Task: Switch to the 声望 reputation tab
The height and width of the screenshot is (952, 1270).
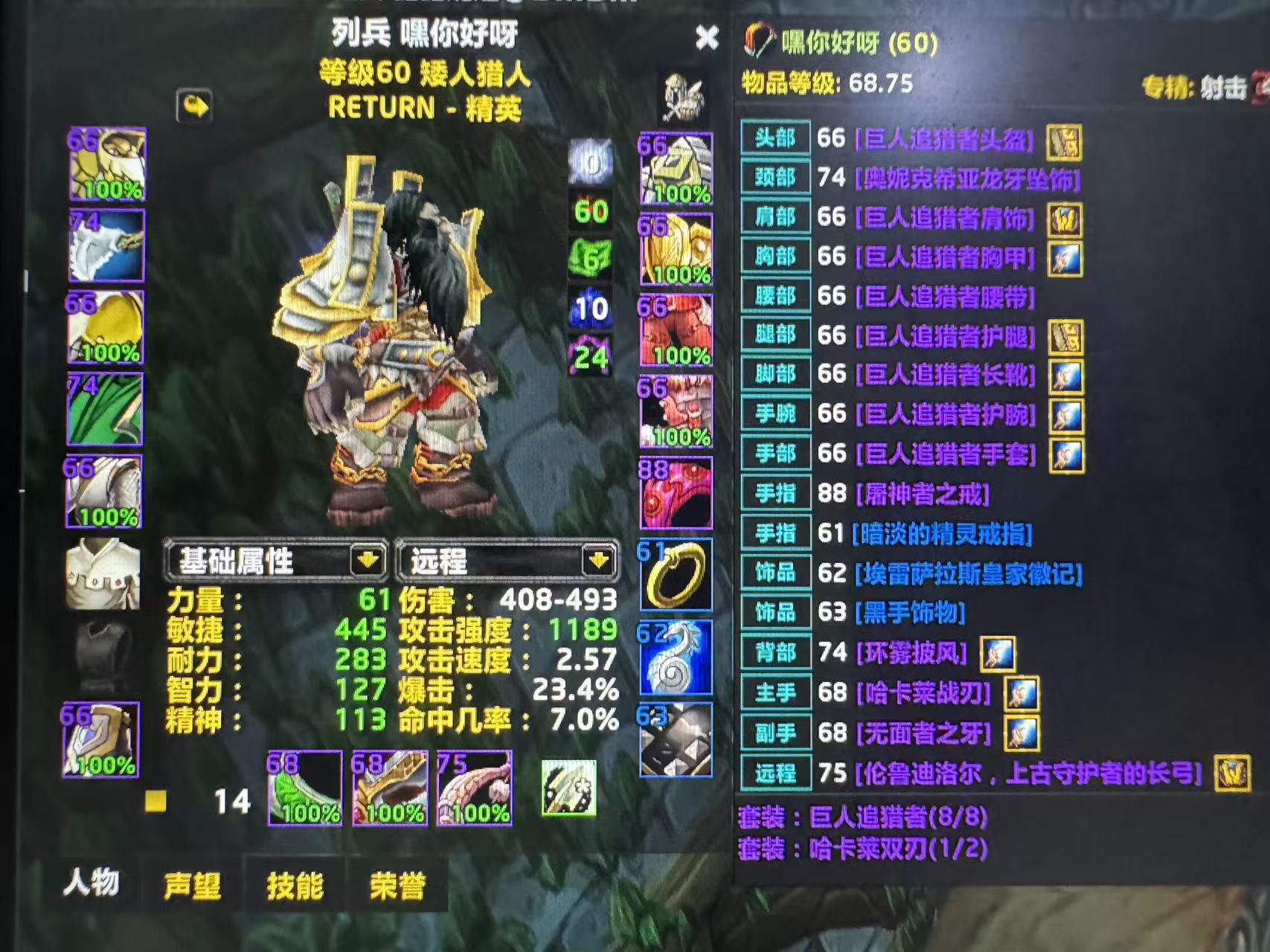Action: (x=192, y=886)
